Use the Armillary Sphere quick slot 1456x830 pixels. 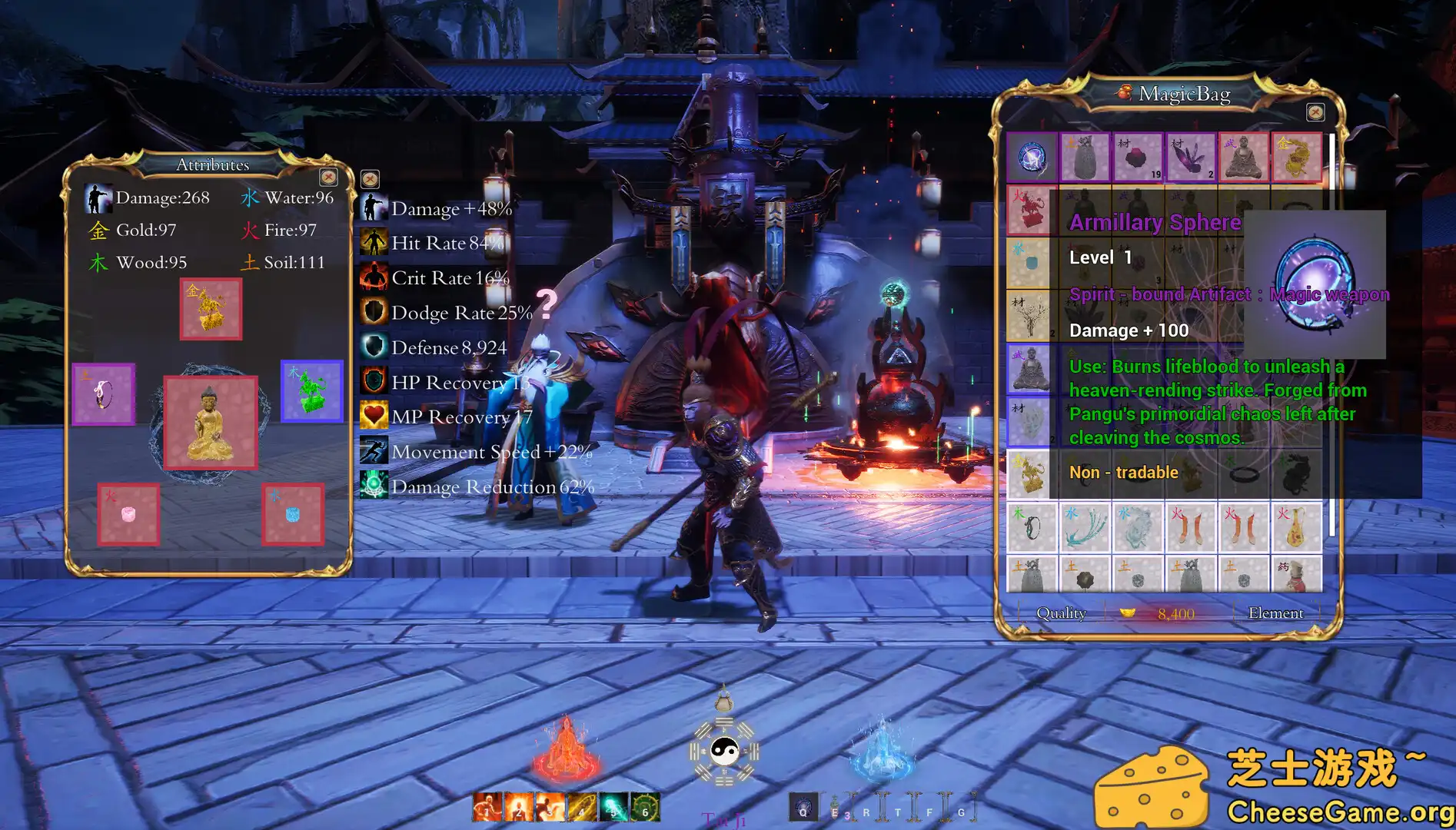(803, 807)
